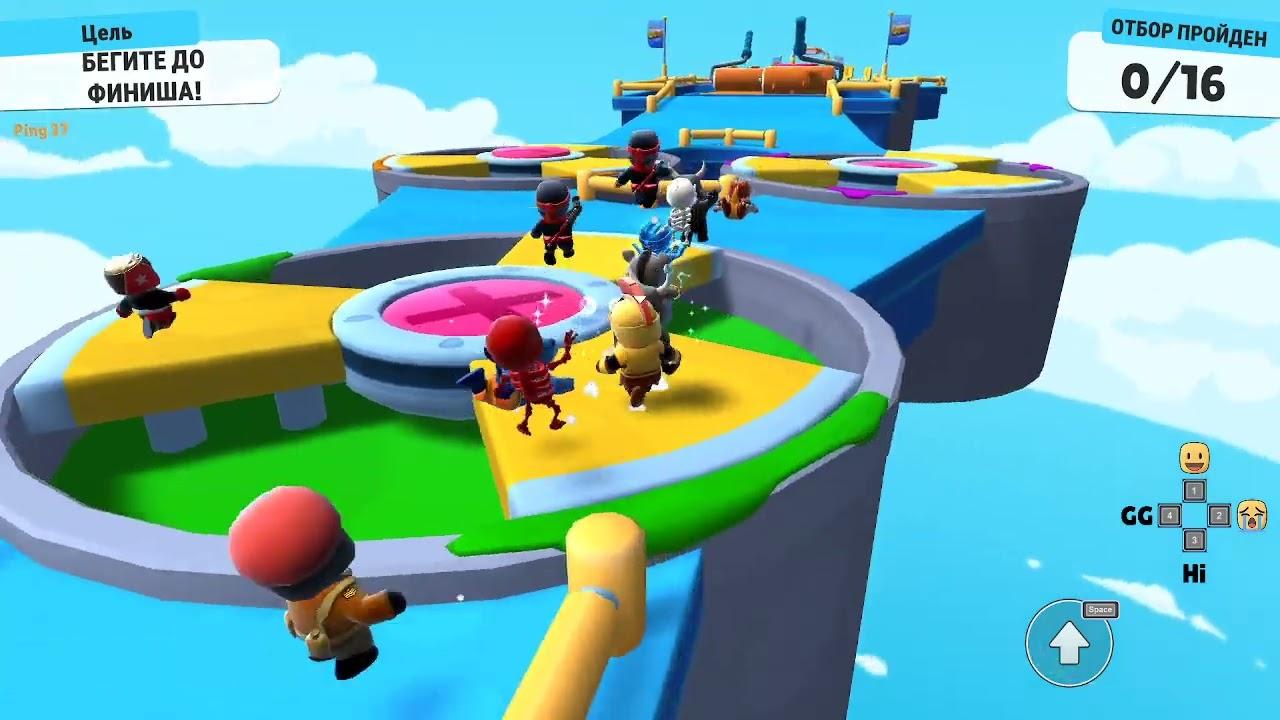This screenshot has height=720, width=1280.
Task: Tap the jump arrow button
Action: [1068, 643]
